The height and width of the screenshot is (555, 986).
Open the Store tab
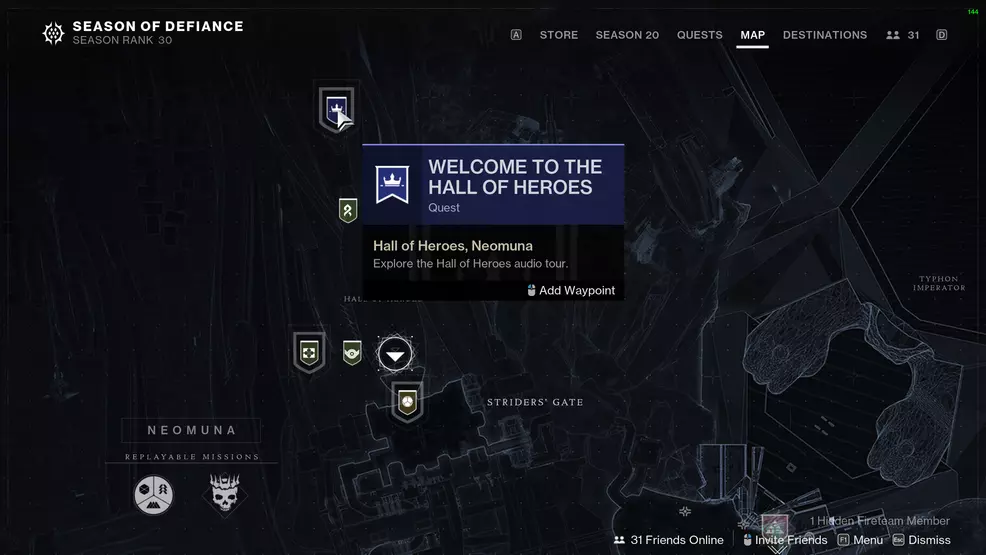(x=558, y=35)
